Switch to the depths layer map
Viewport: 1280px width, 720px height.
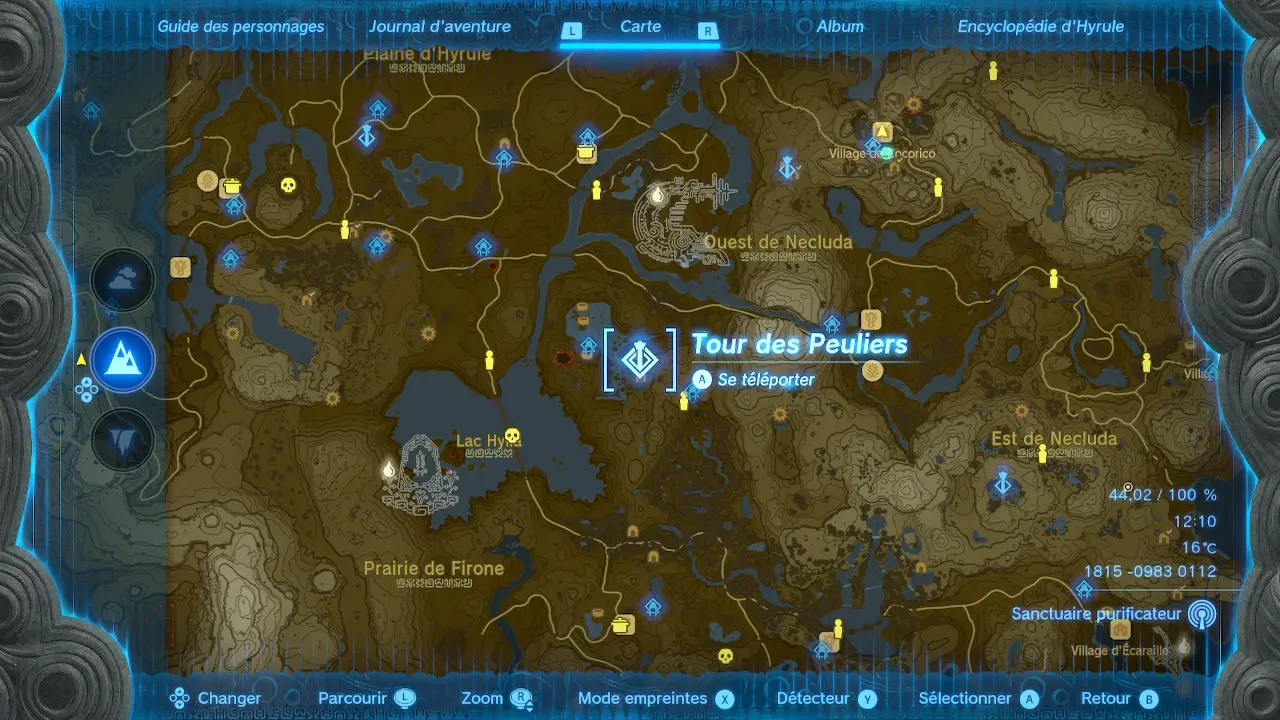[123, 440]
